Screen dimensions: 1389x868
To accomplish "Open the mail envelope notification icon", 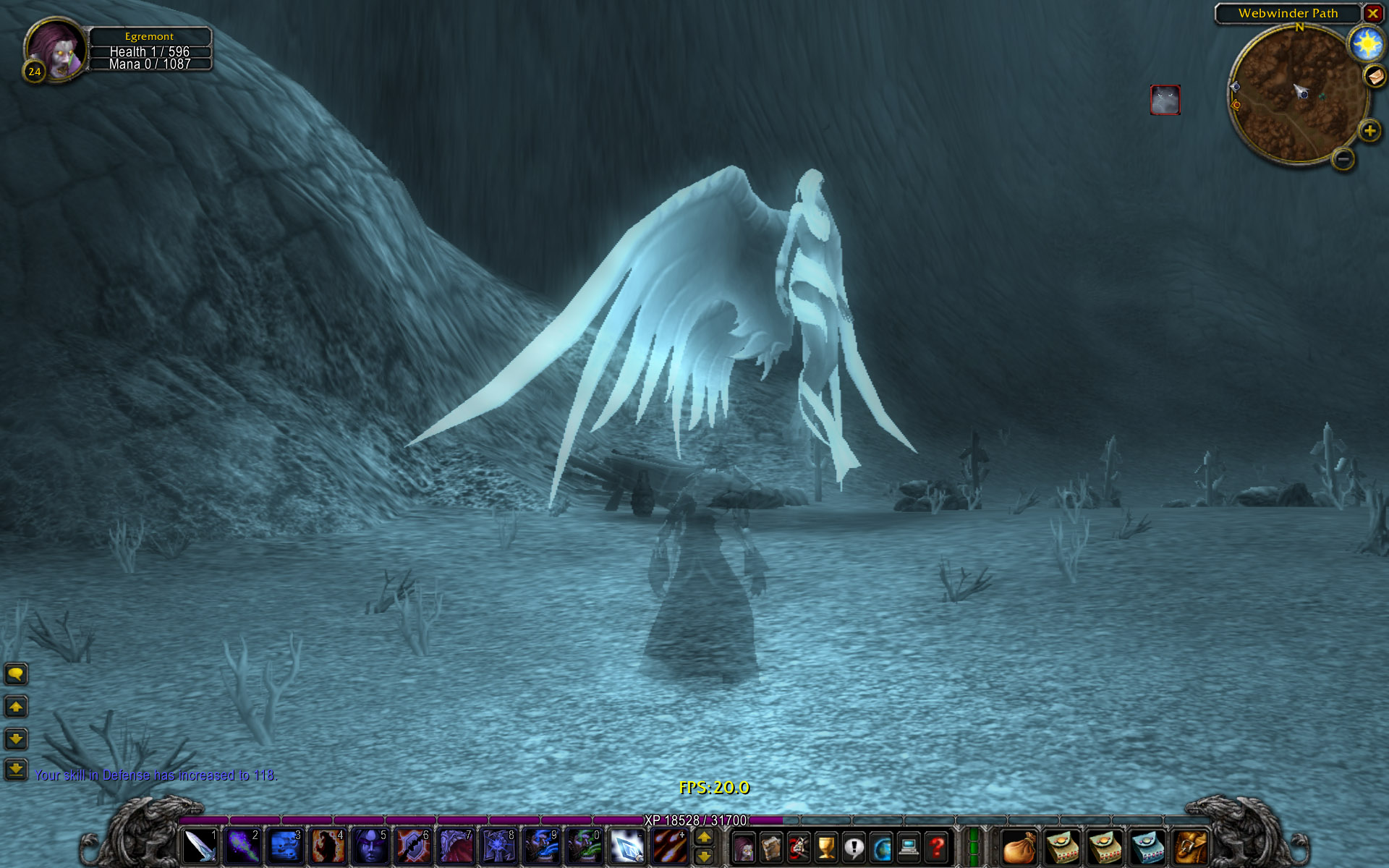I will point(1374,75).
